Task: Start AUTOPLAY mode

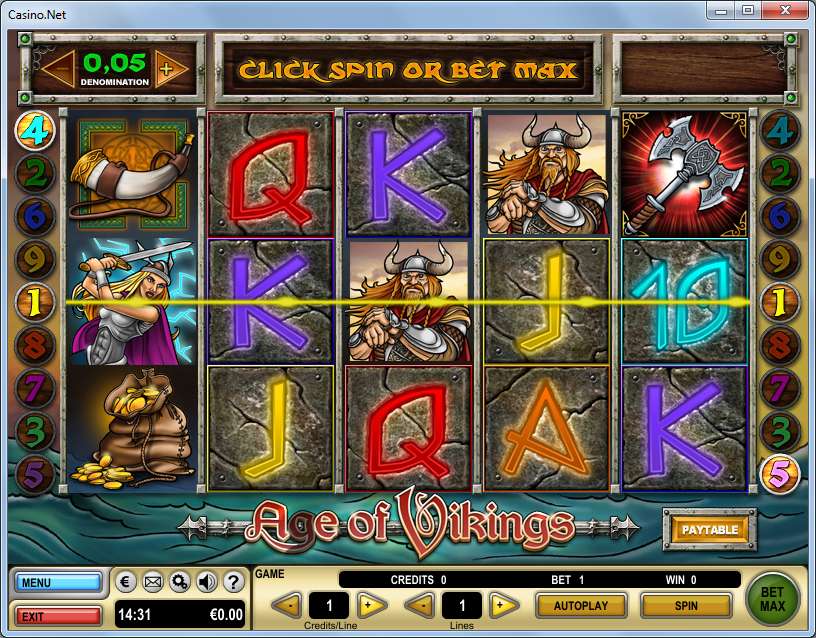Action: click(x=580, y=605)
